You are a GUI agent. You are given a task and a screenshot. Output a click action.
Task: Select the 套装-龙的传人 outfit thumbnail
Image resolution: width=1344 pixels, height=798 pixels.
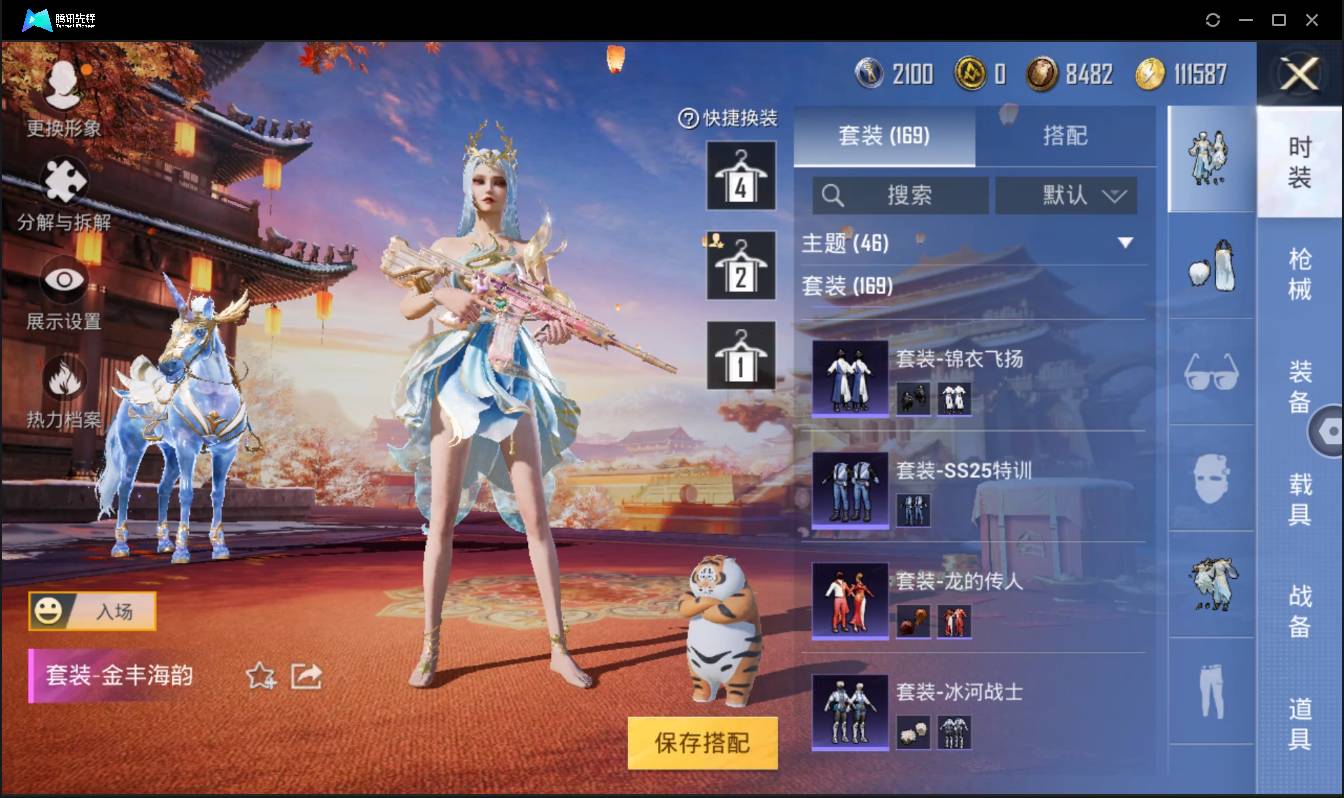click(x=848, y=601)
